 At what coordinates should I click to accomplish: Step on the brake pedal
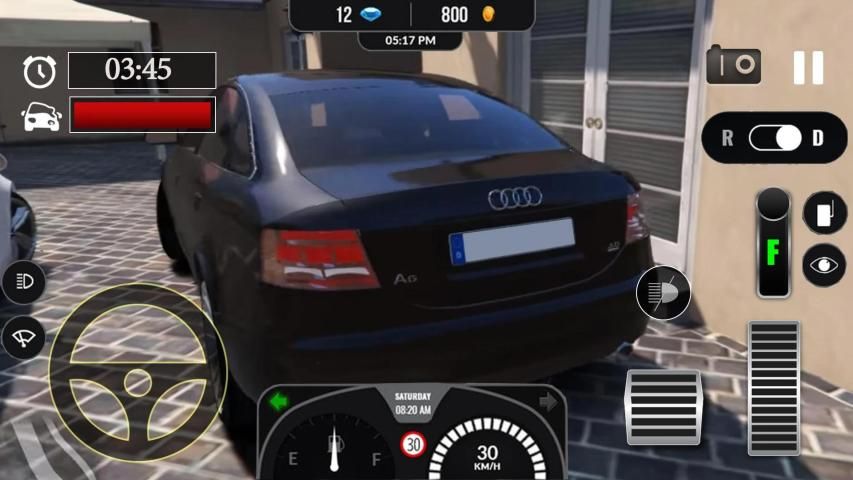[663, 406]
